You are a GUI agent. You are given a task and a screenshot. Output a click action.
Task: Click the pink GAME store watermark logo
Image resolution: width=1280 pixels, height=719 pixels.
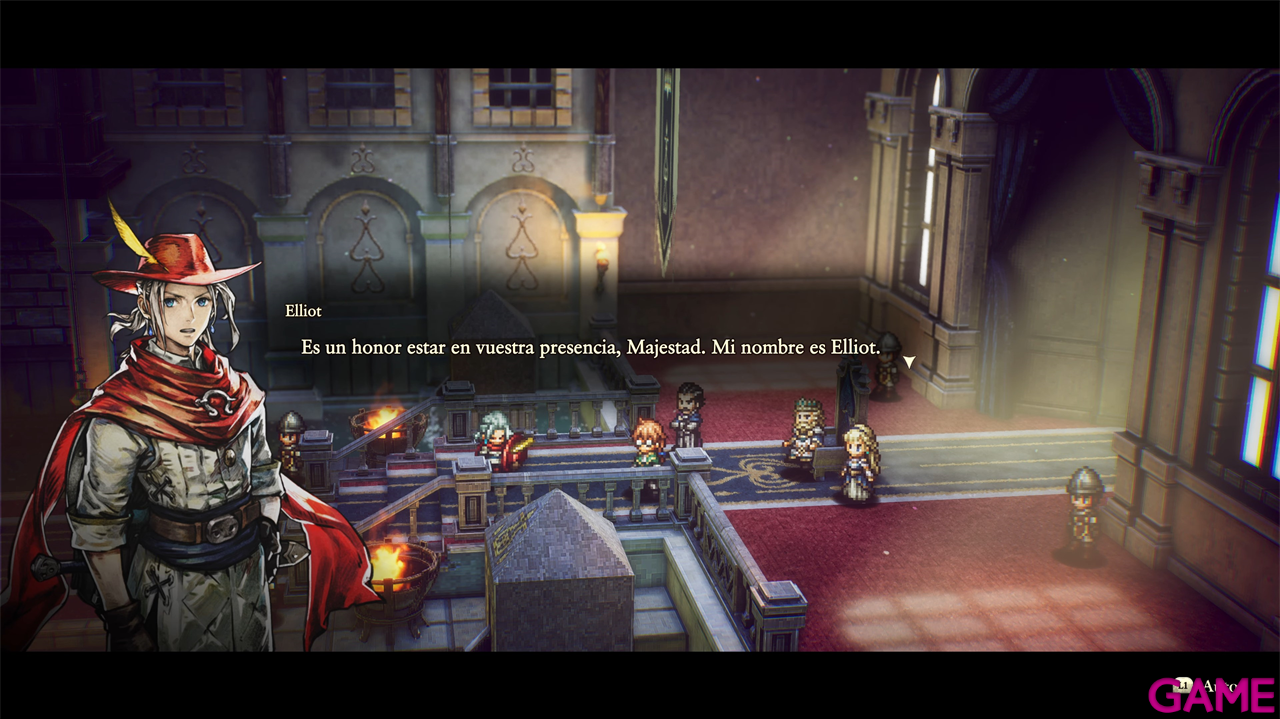(x=1210, y=695)
